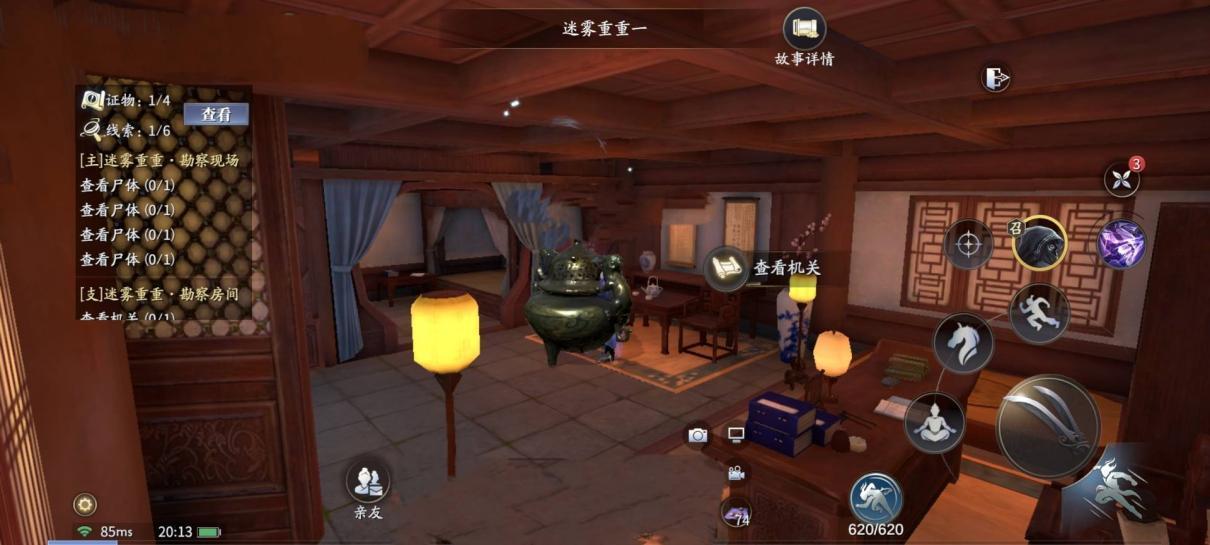Start video recording with camcorder icon

click(x=736, y=473)
